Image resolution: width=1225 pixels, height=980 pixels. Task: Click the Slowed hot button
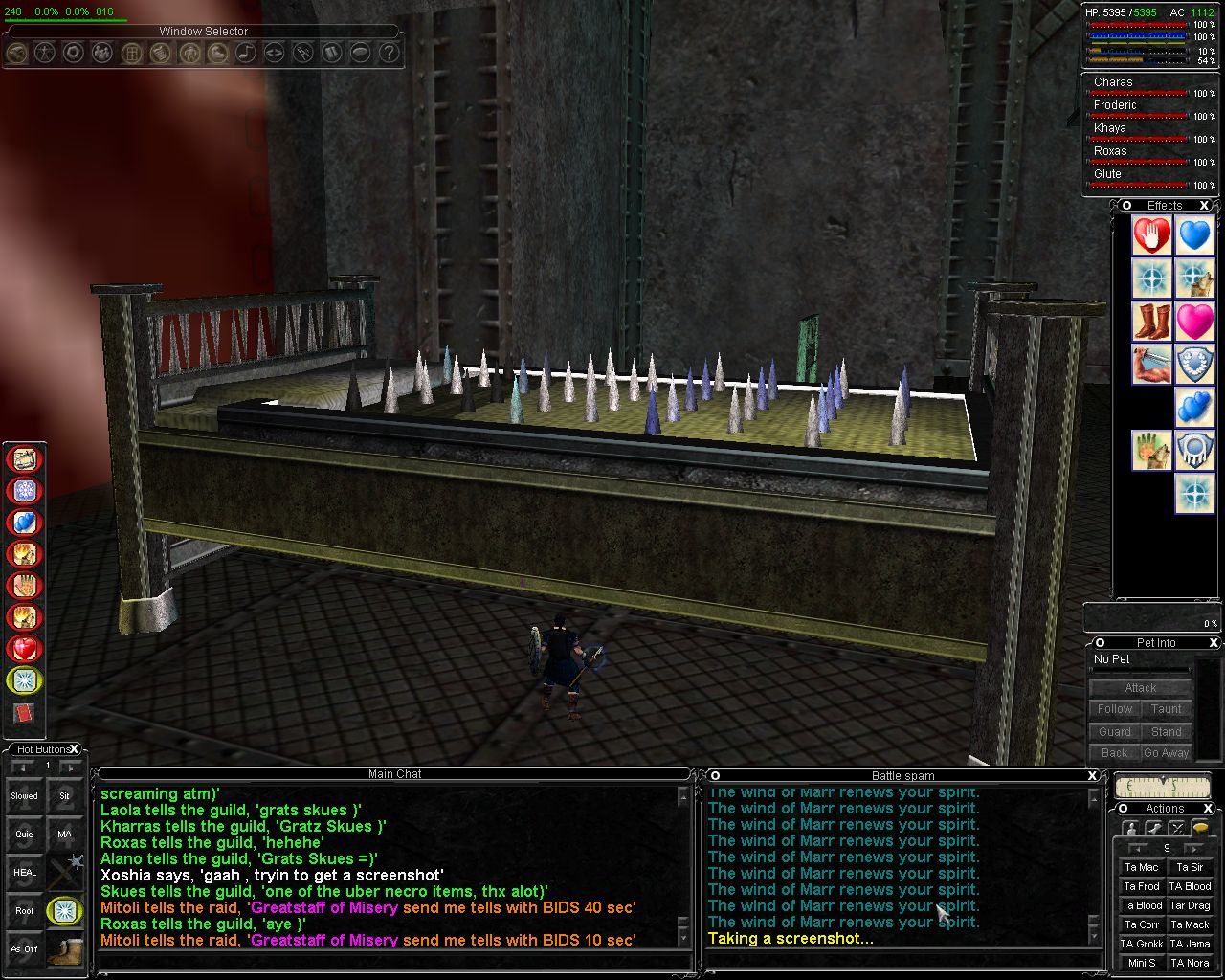pos(25,795)
